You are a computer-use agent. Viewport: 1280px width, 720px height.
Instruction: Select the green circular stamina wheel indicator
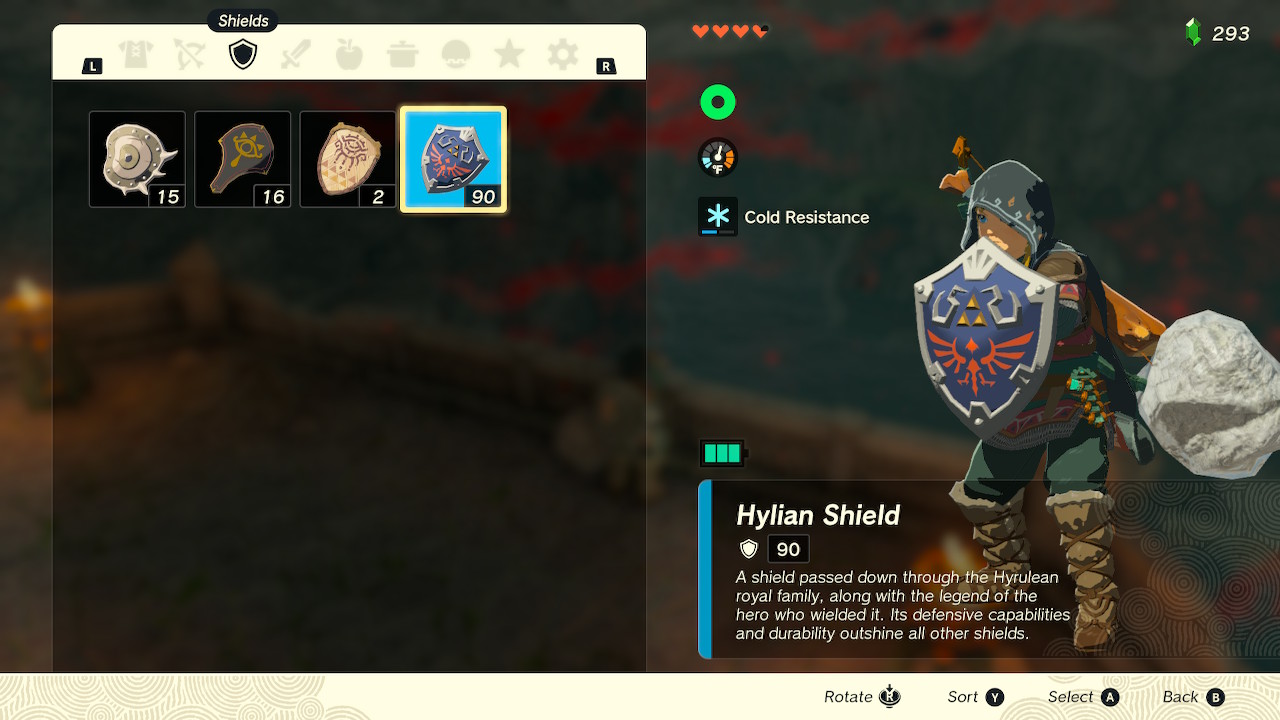click(x=717, y=101)
